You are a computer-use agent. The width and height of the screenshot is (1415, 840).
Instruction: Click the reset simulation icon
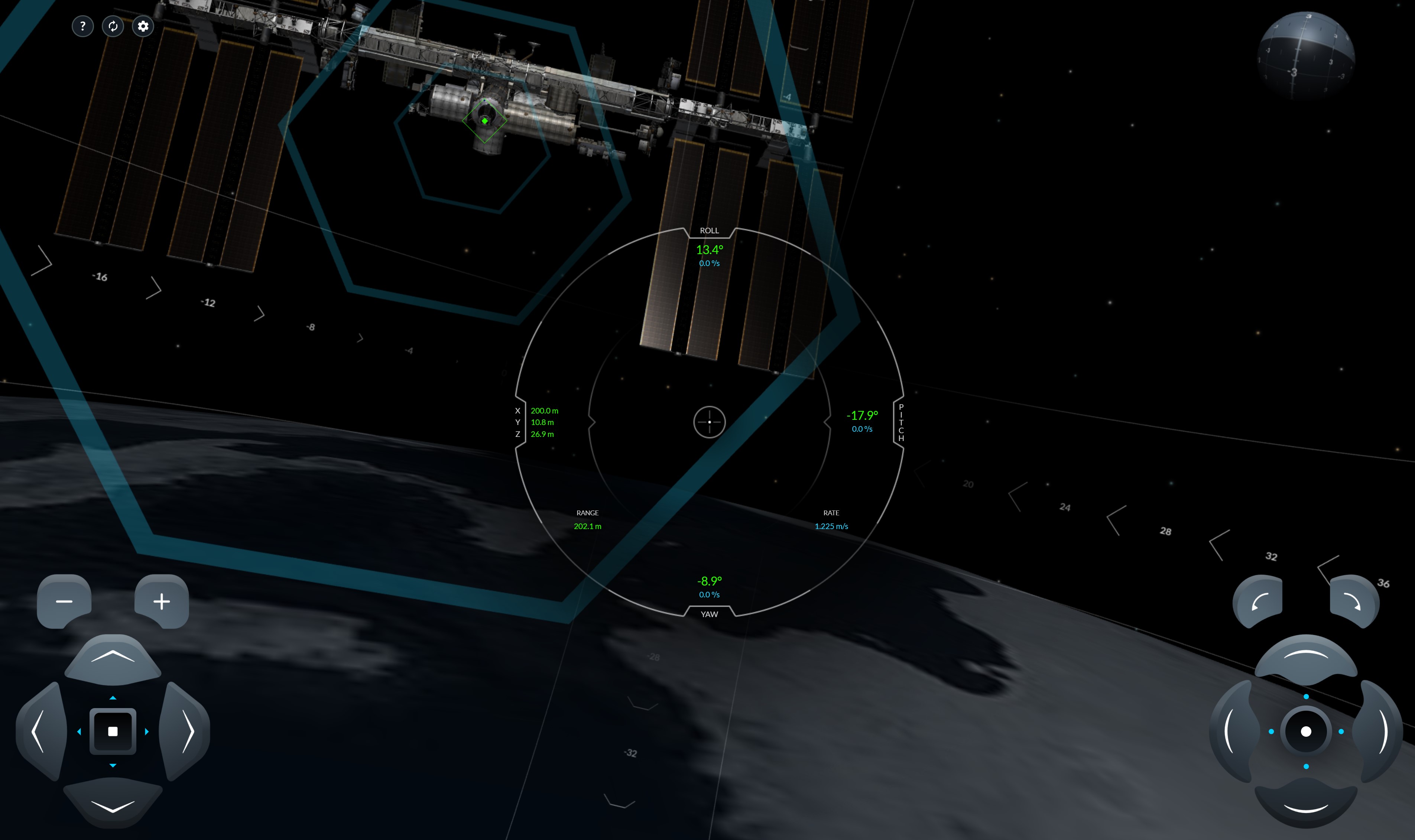(113, 26)
